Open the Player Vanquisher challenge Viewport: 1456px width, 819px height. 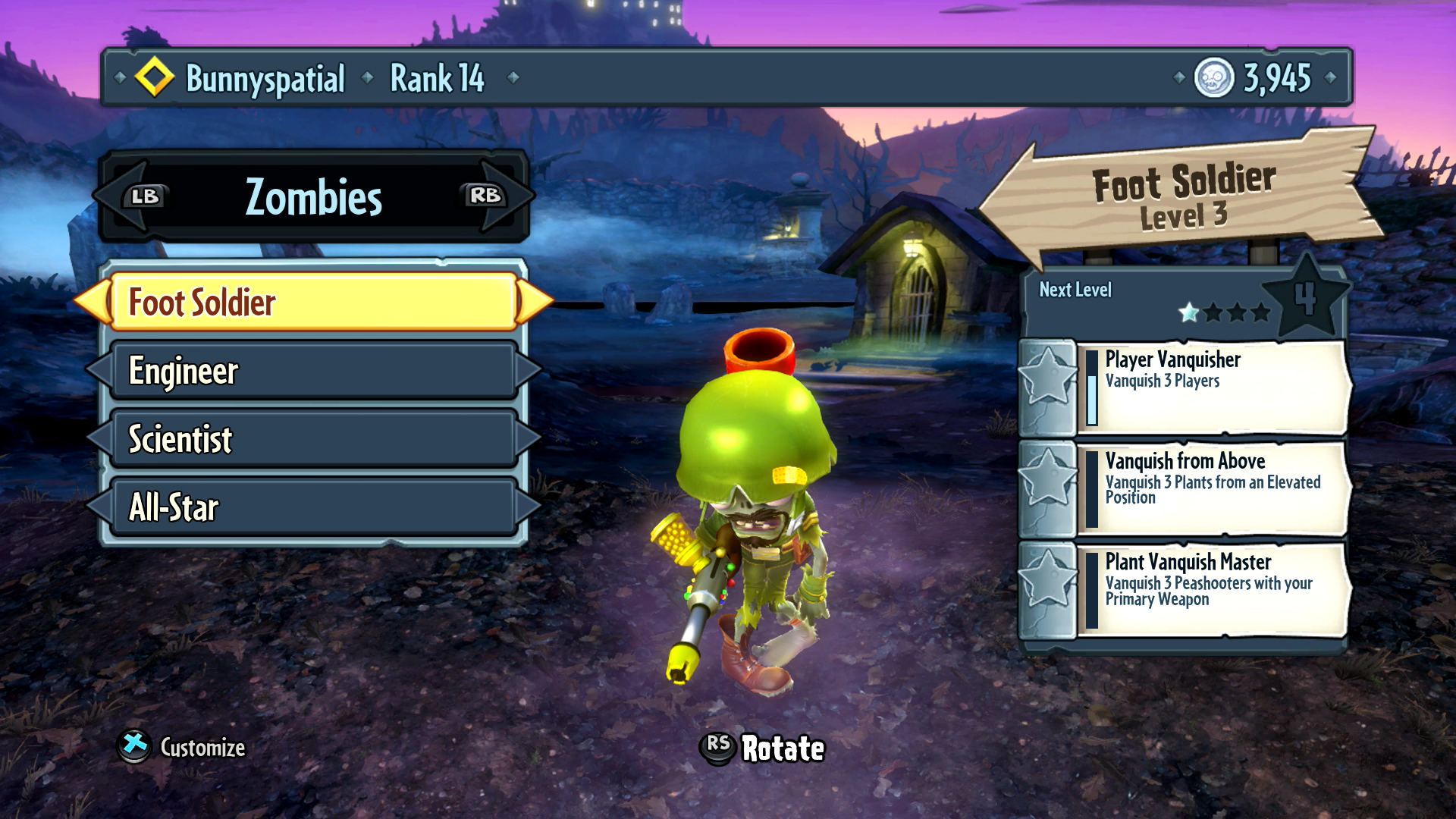(1213, 388)
